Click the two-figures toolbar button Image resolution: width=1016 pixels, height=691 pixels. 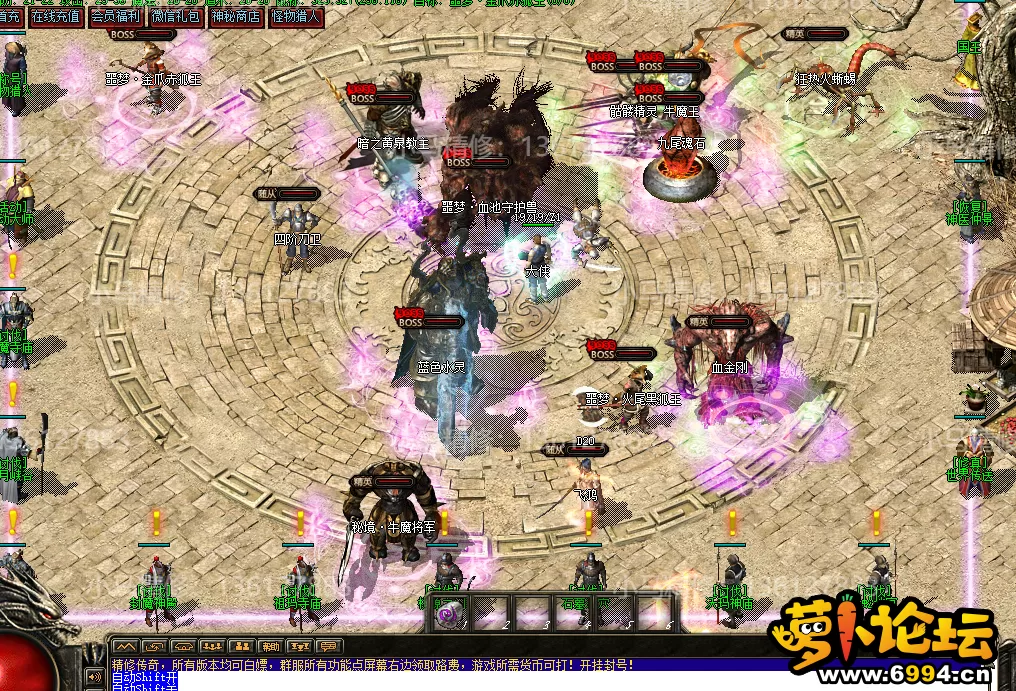click(241, 646)
